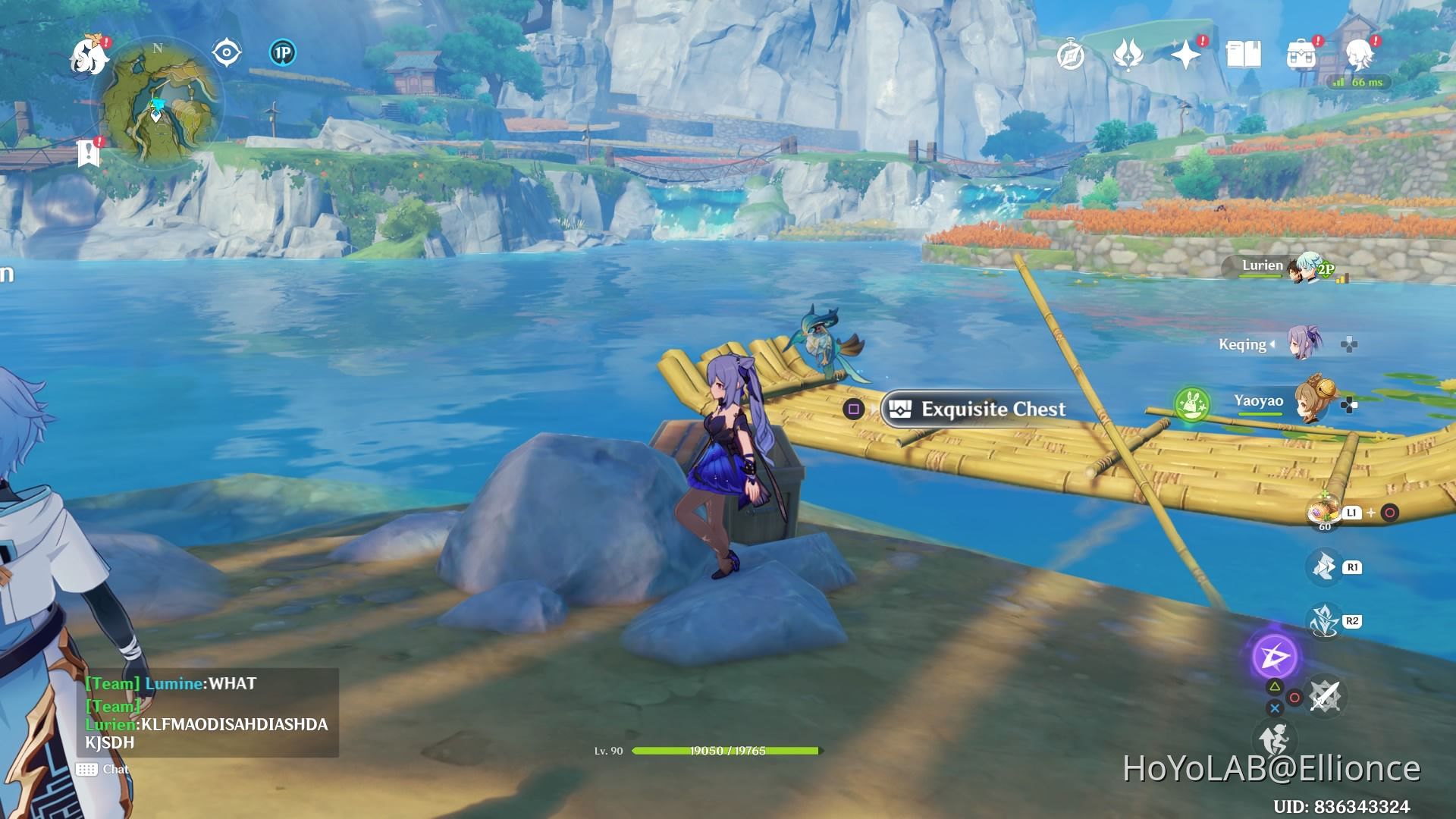Open the quest bookmark icon
Screen dimensions: 1456x819
(x=89, y=152)
